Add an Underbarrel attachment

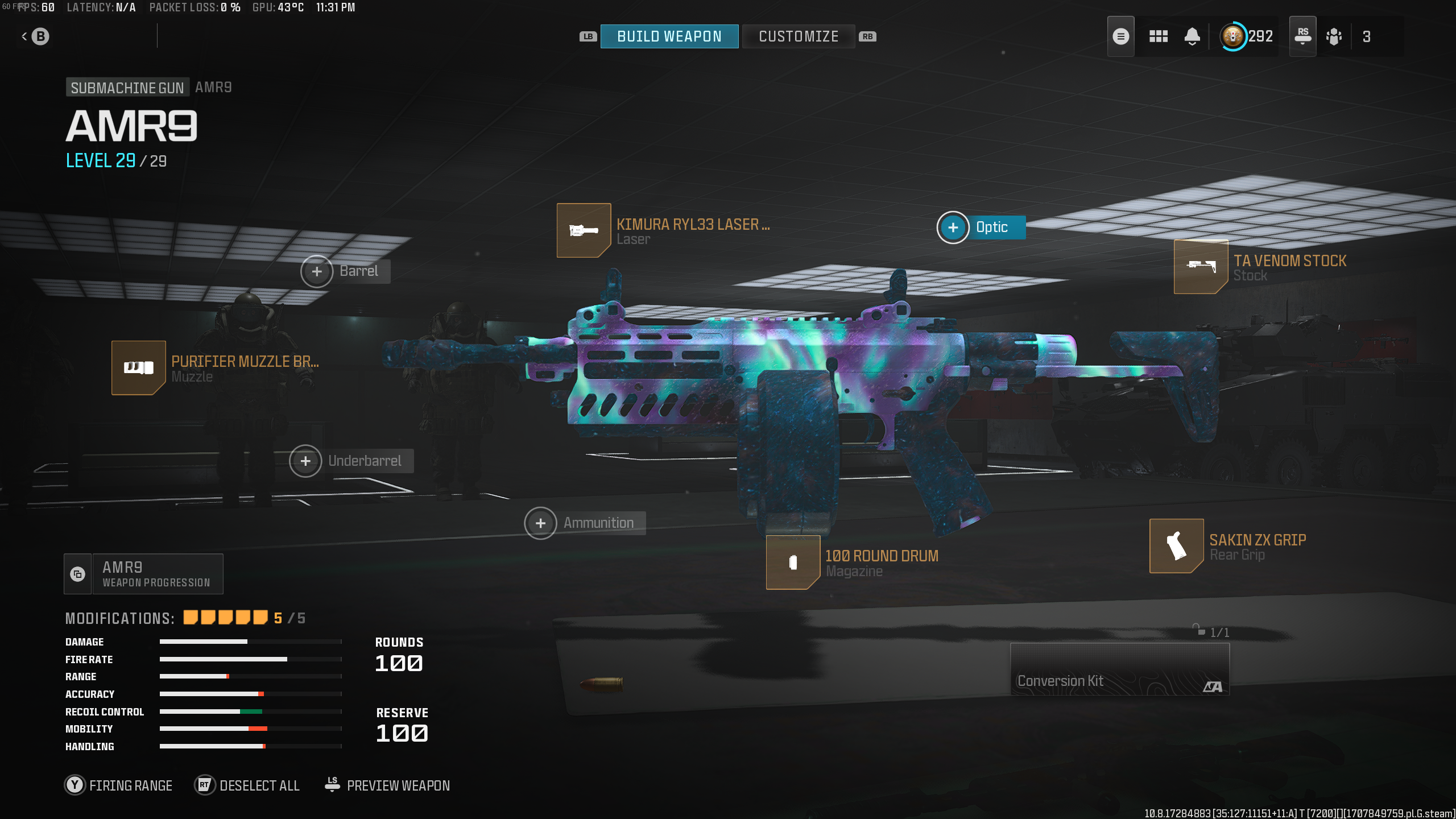point(305,461)
